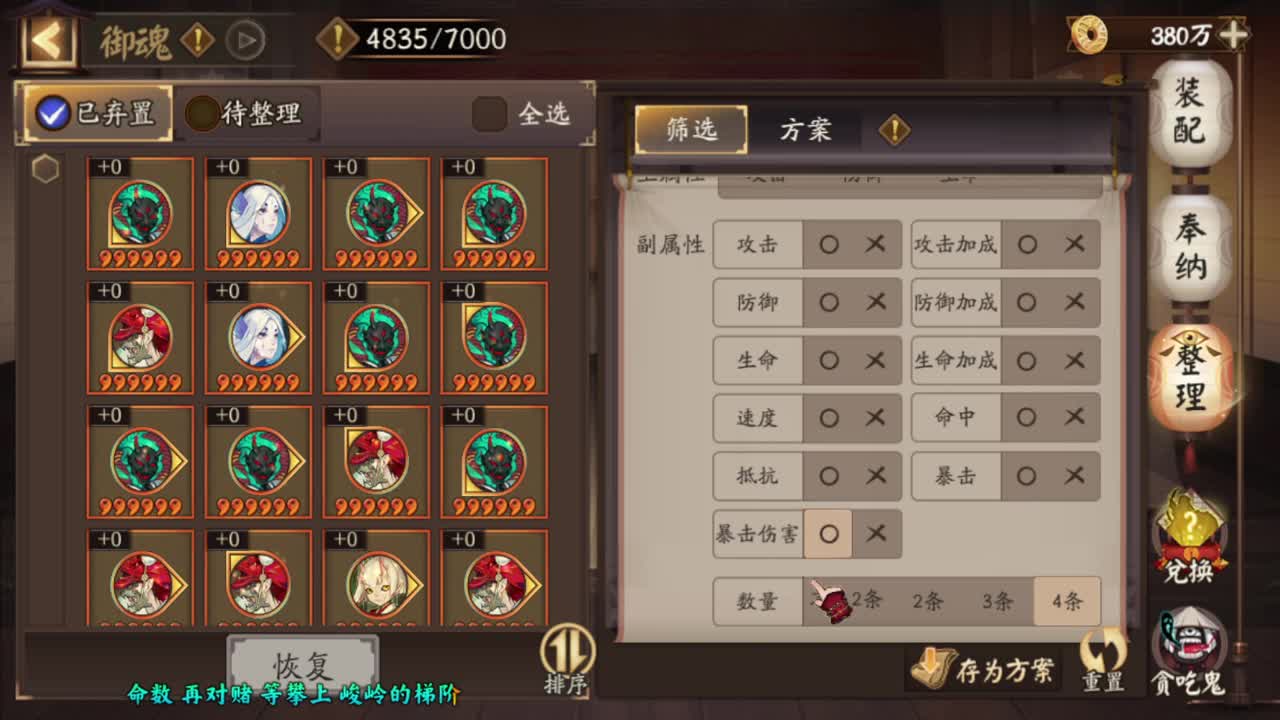Open the 装配 lantern panel
The height and width of the screenshot is (720, 1280).
(1186, 113)
